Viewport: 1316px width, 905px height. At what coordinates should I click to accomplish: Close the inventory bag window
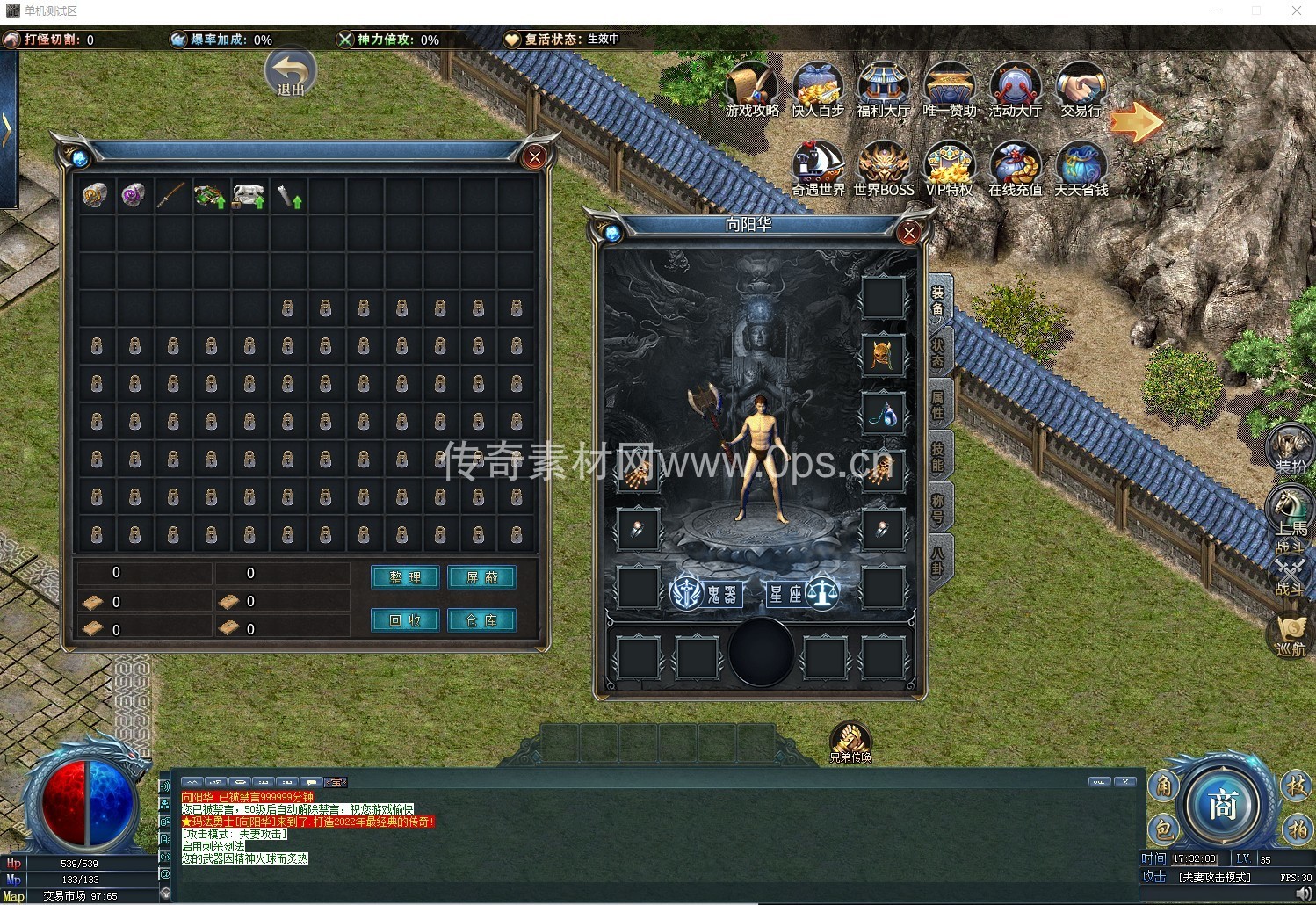point(534,157)
